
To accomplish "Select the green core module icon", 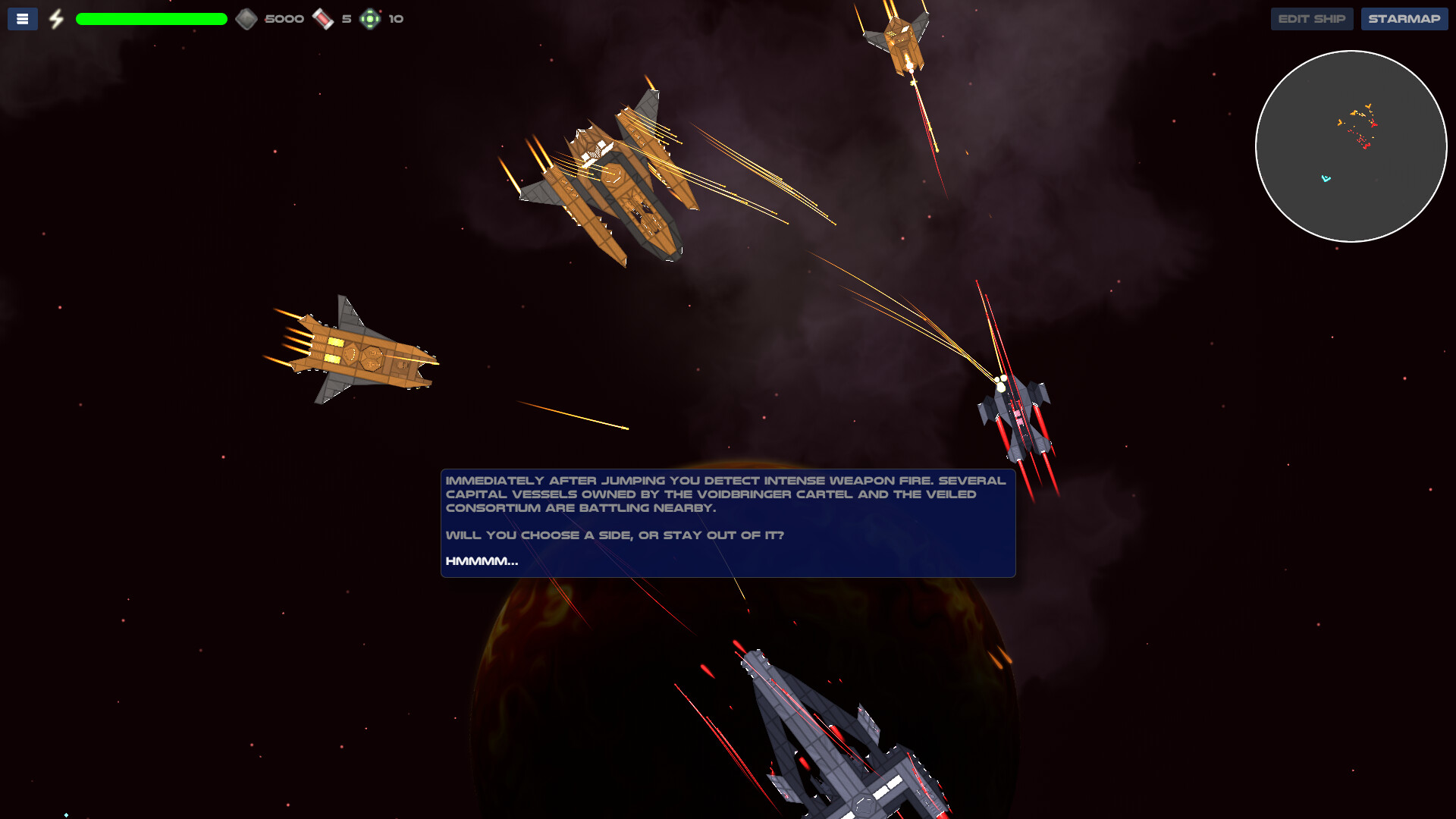I will (371, 18).
